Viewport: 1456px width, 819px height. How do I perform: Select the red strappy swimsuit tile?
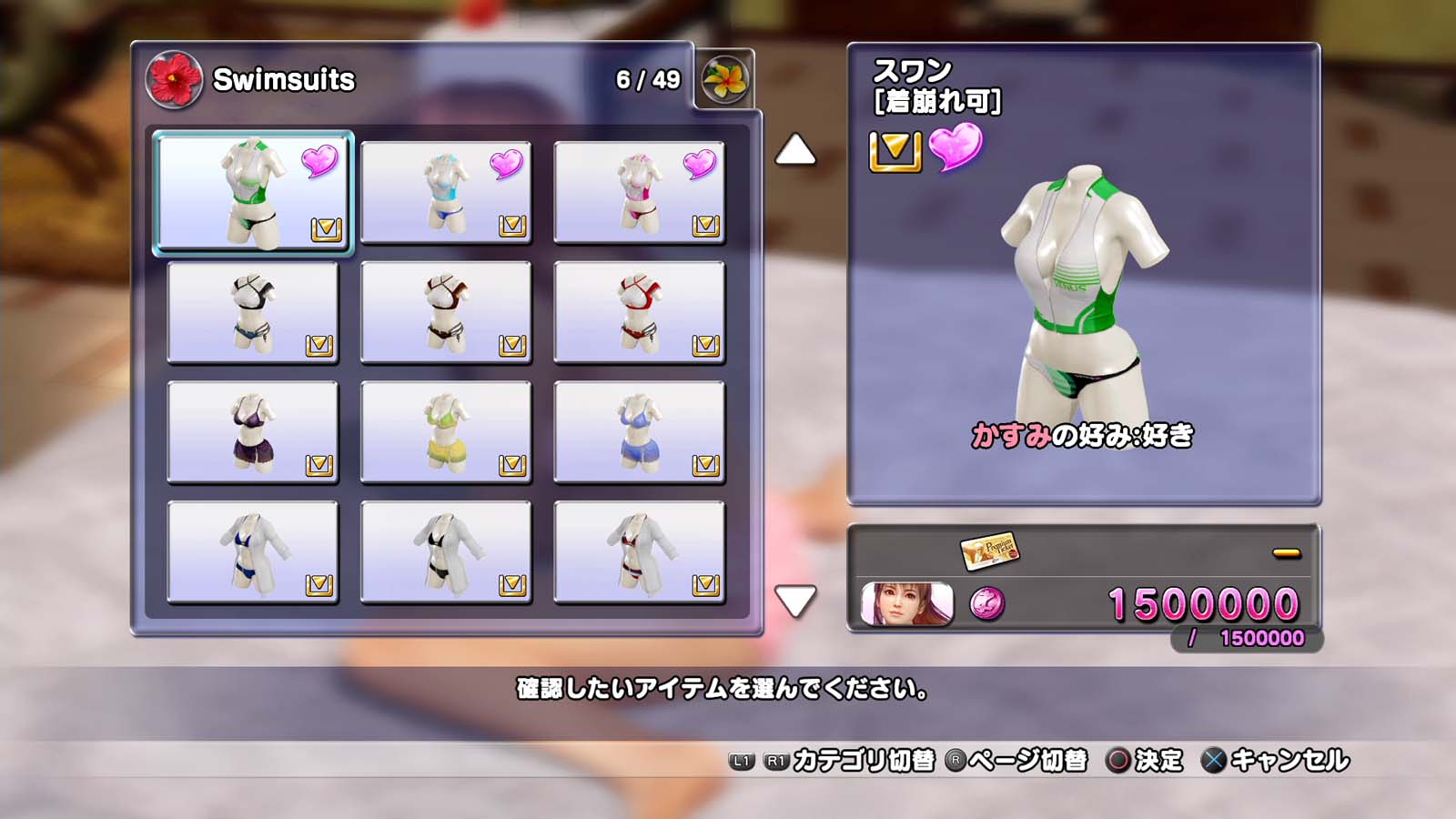coord(639,313)
